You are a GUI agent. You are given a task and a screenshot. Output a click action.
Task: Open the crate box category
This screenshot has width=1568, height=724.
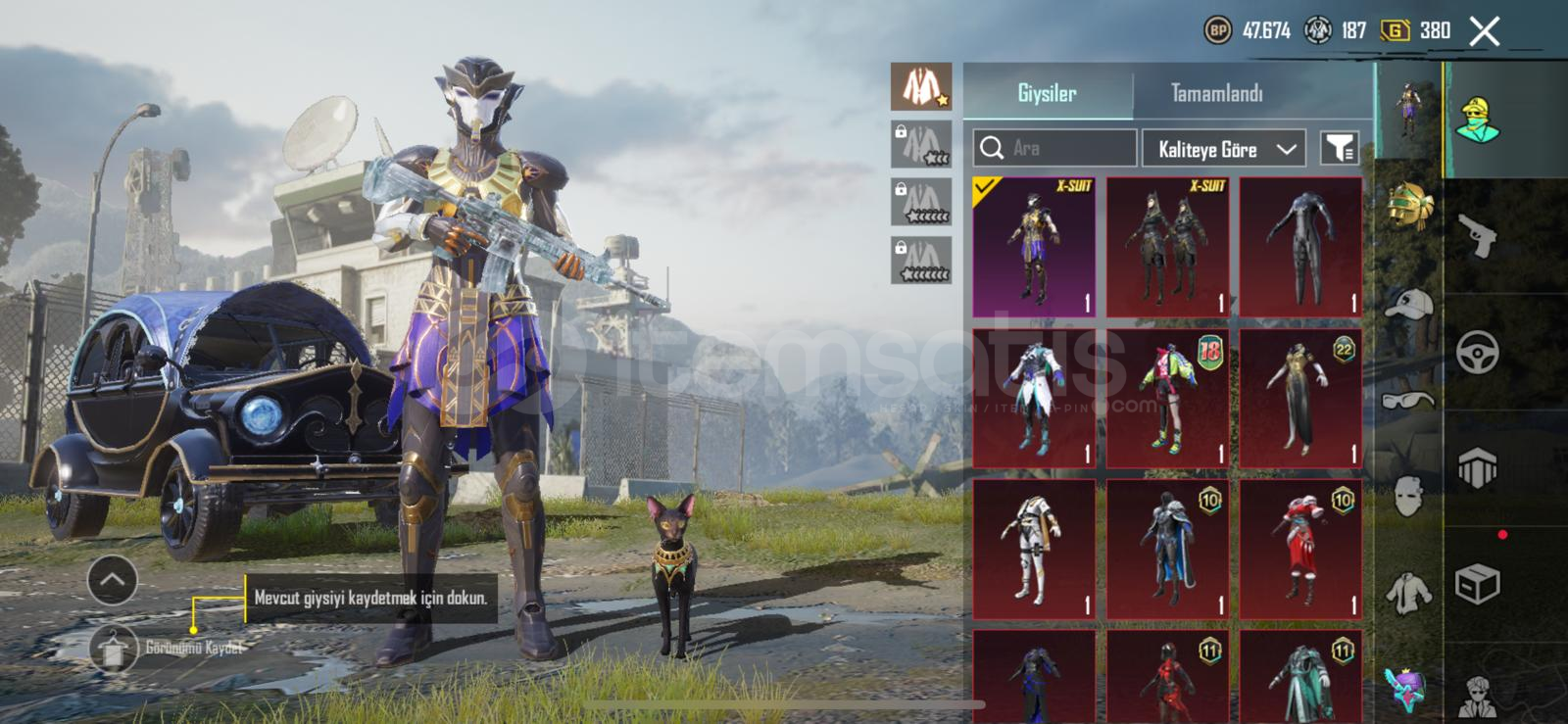coord(1477,585)
